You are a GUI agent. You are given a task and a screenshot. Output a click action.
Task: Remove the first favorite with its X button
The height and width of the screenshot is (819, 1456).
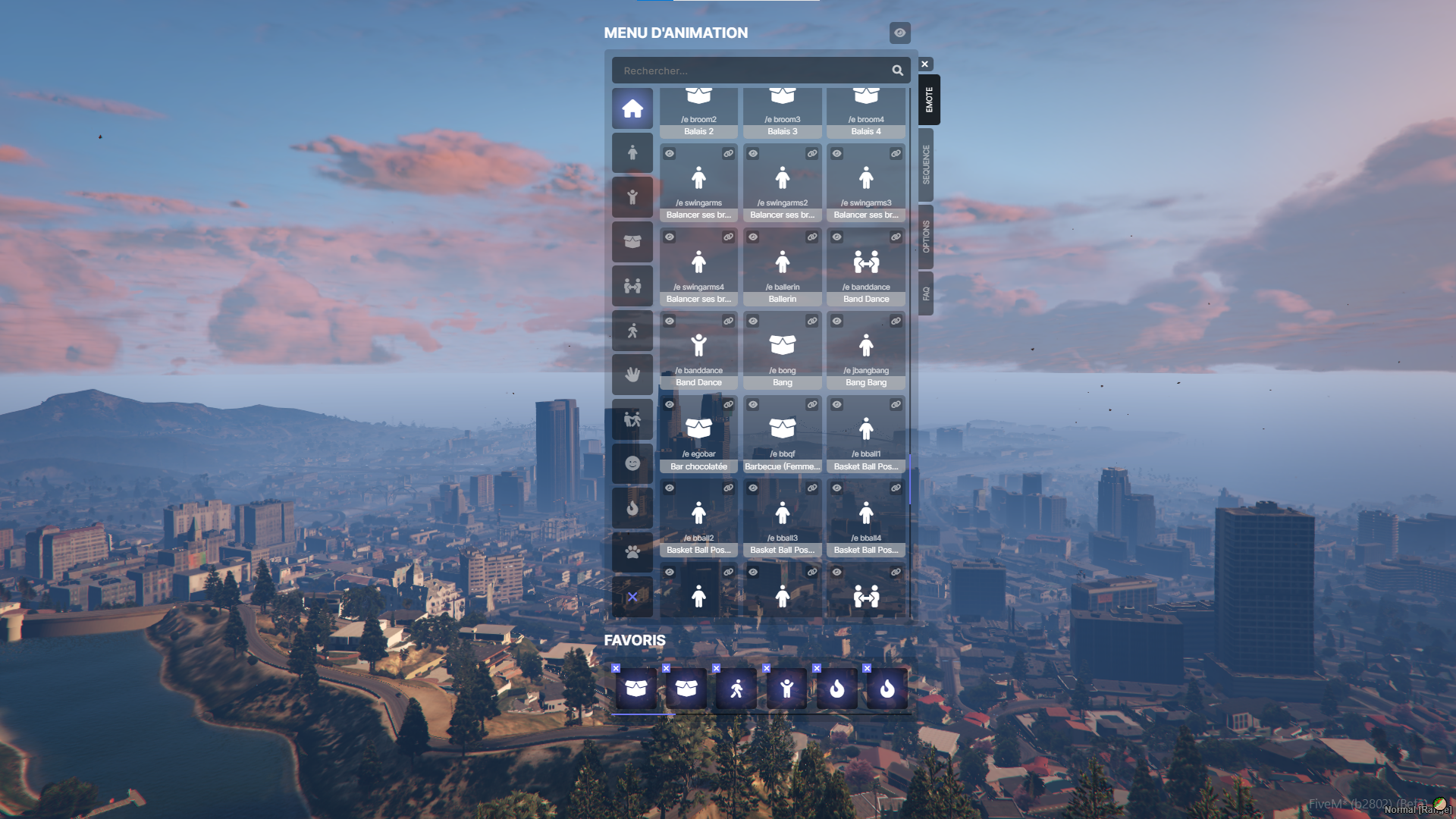pos(616,668)
